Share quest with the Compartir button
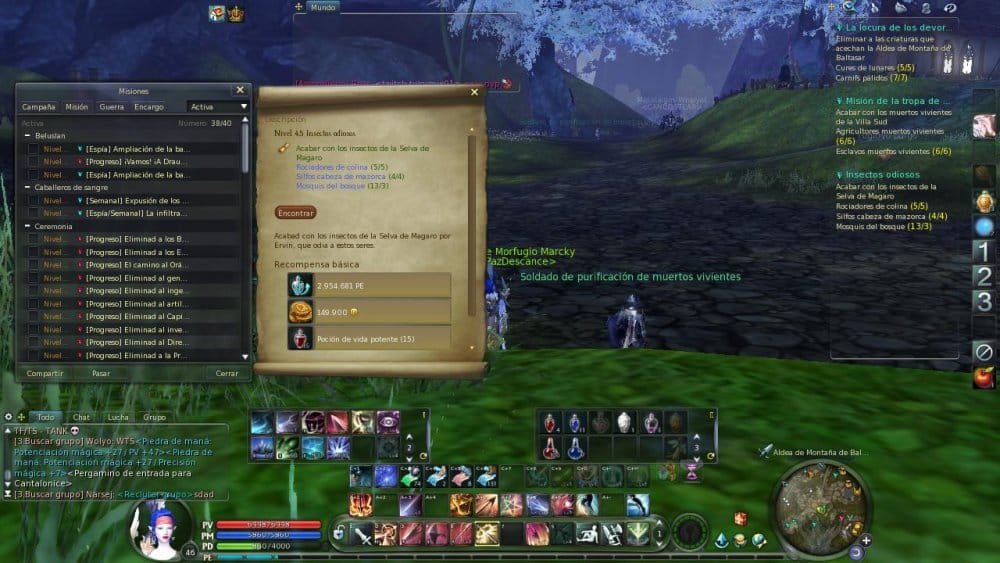Image resolution: width=1000 pixels, height=563 pixels. [x=45, y=373]
